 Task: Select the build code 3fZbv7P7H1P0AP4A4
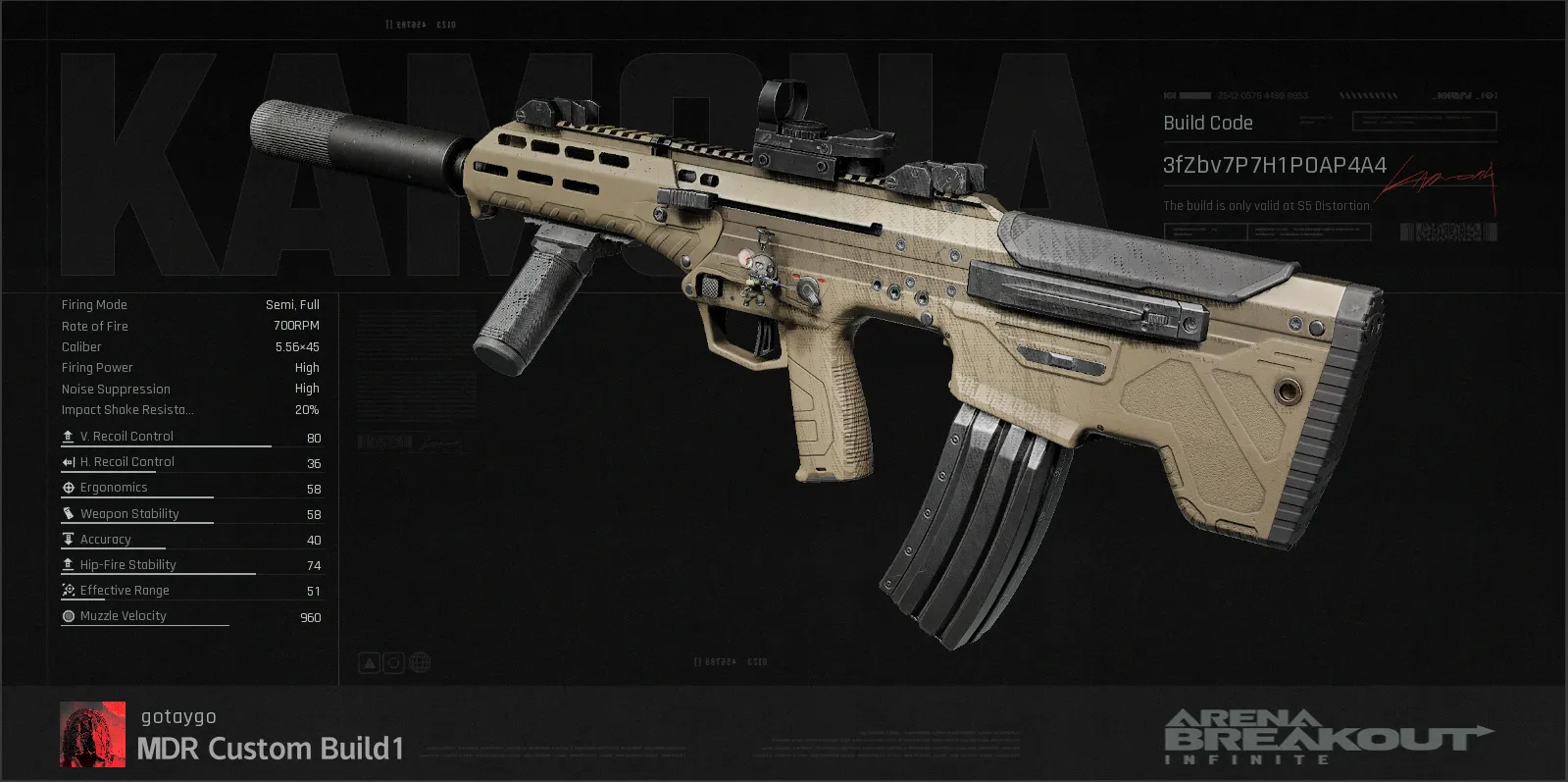tap(1274, 165)
